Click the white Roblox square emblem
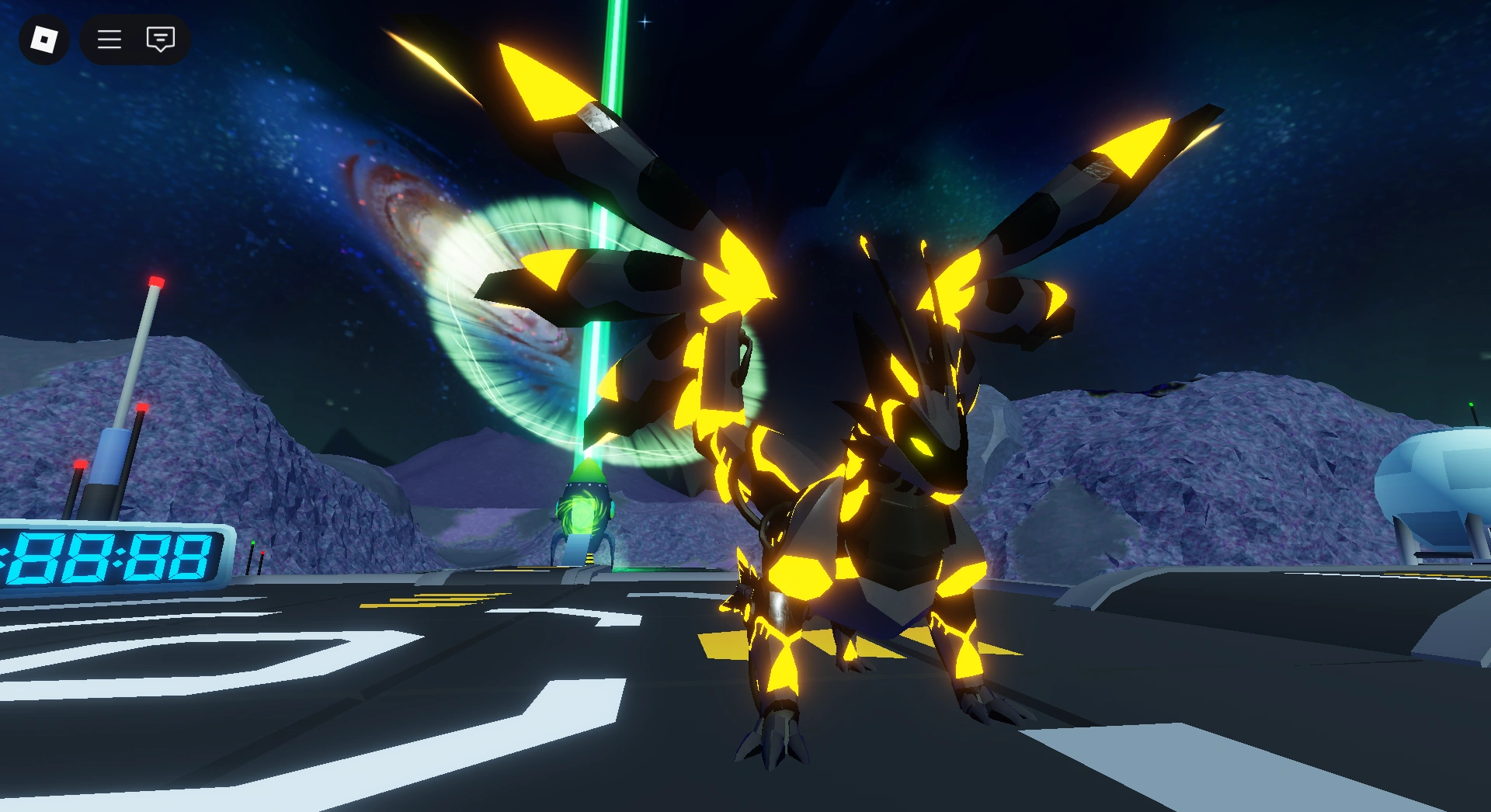This screenshot has height=812, width=1491. click(43, 40)
